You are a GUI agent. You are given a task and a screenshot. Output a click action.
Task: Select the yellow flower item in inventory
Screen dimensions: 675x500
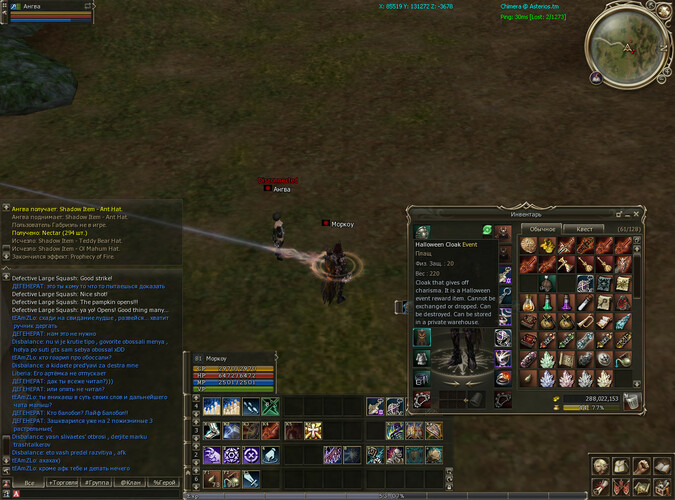click(x=548, y=246)
